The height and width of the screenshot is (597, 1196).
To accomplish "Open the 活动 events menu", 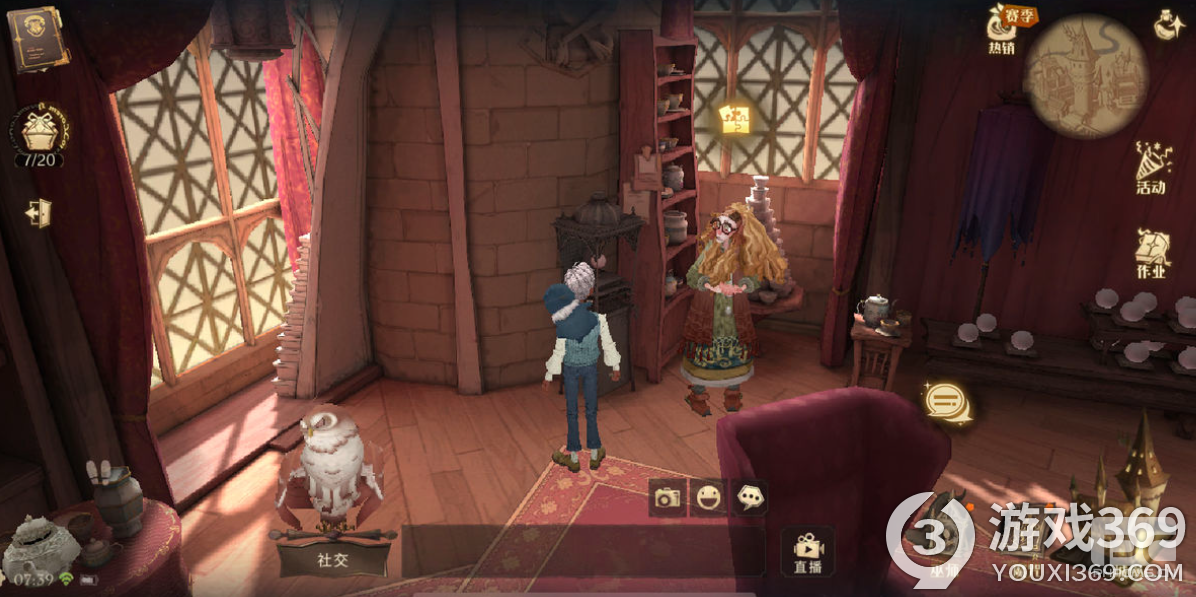I will click(x=1151, y=168).
